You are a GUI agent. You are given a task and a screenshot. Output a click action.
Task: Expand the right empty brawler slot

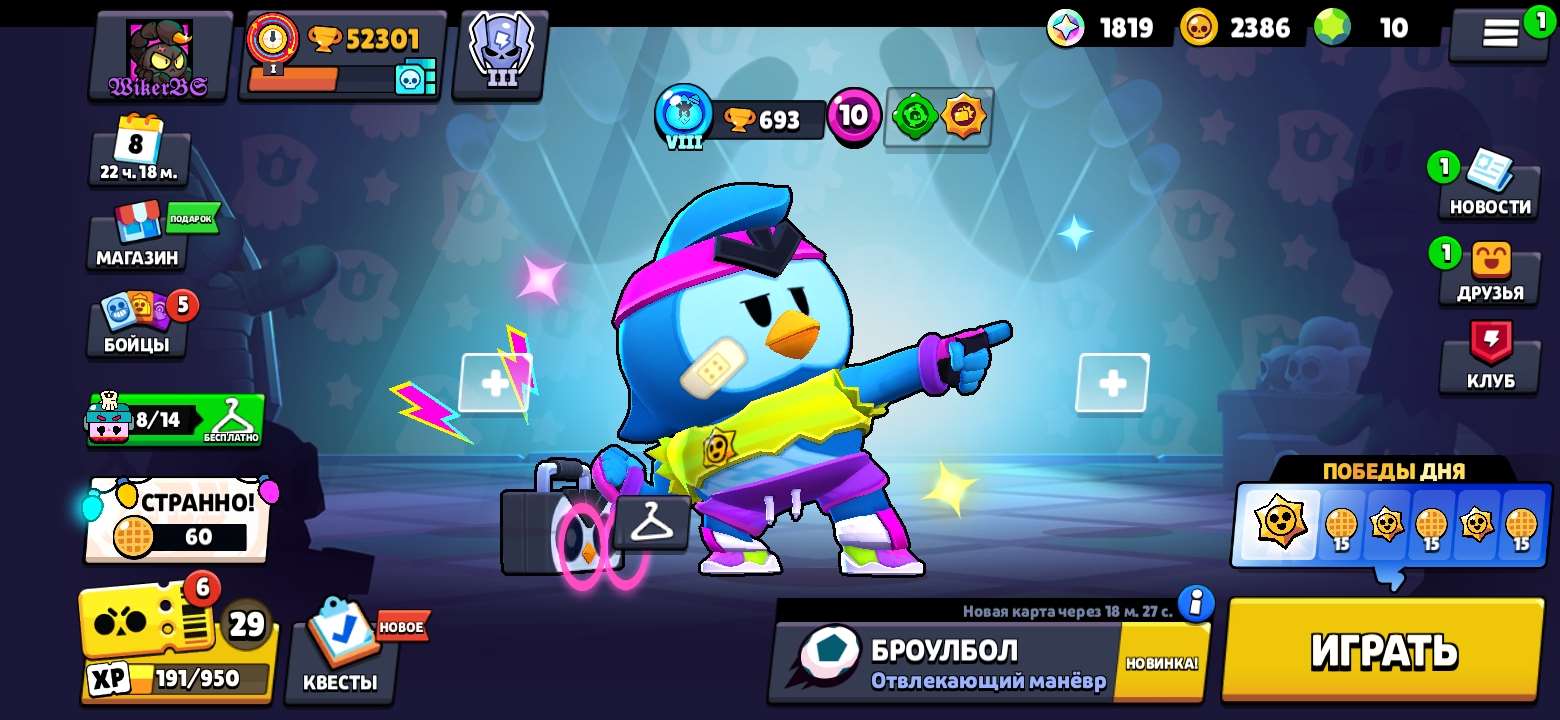click(1110, 382)
